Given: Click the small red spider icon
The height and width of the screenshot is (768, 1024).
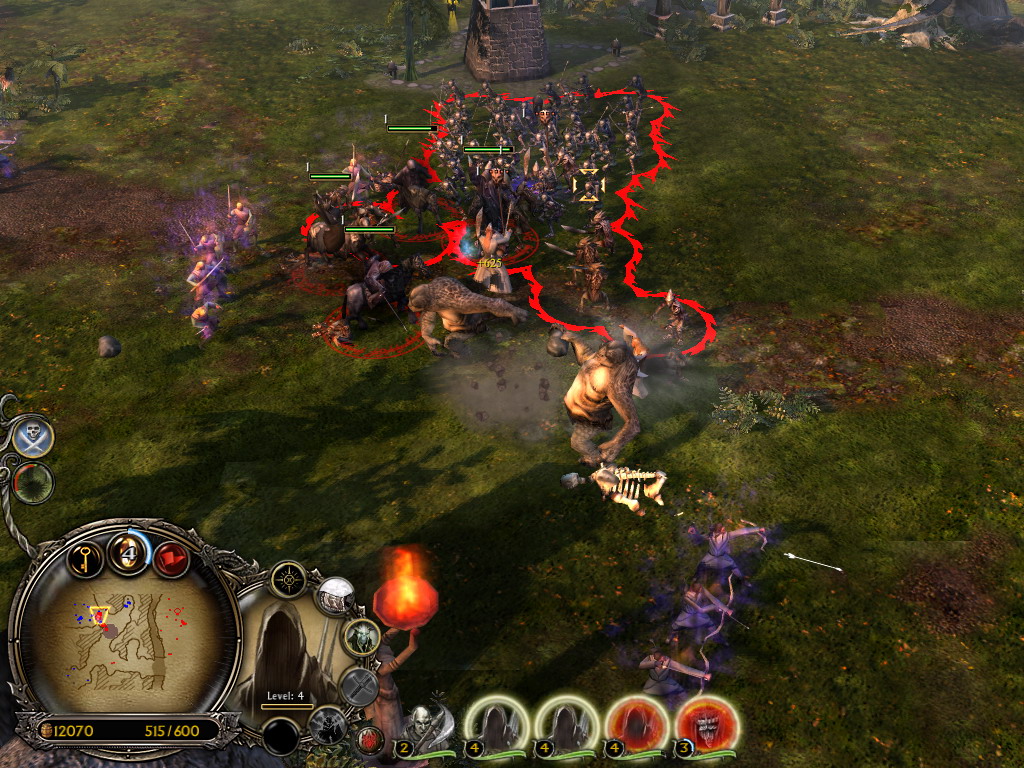Looking at the screenshot, I should pyautogui.click(x=368, y=741).
